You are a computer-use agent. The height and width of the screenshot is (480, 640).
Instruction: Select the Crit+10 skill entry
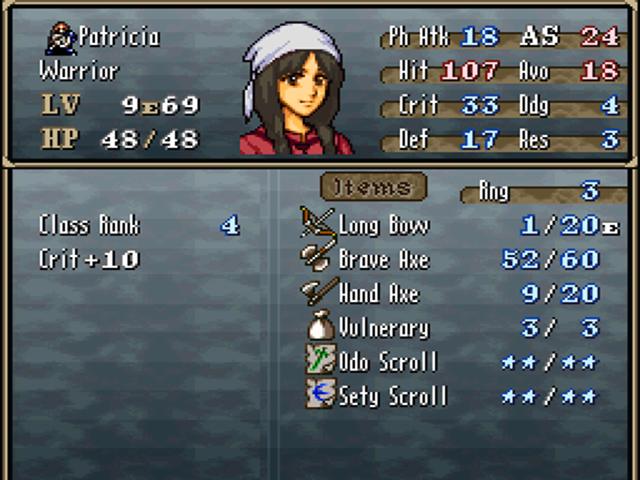pos(89,260)
